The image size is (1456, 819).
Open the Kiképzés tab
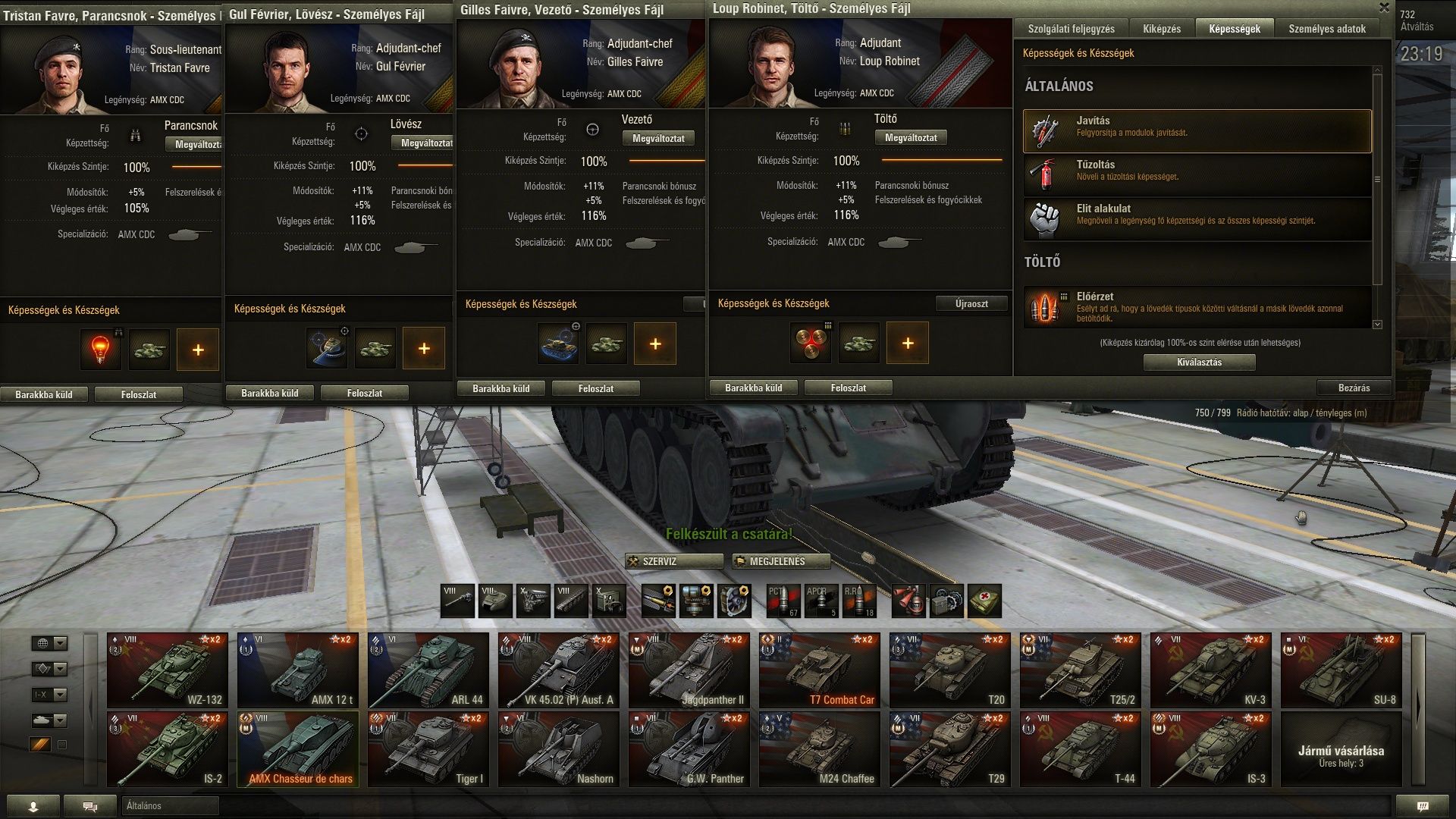(1161, 29)
